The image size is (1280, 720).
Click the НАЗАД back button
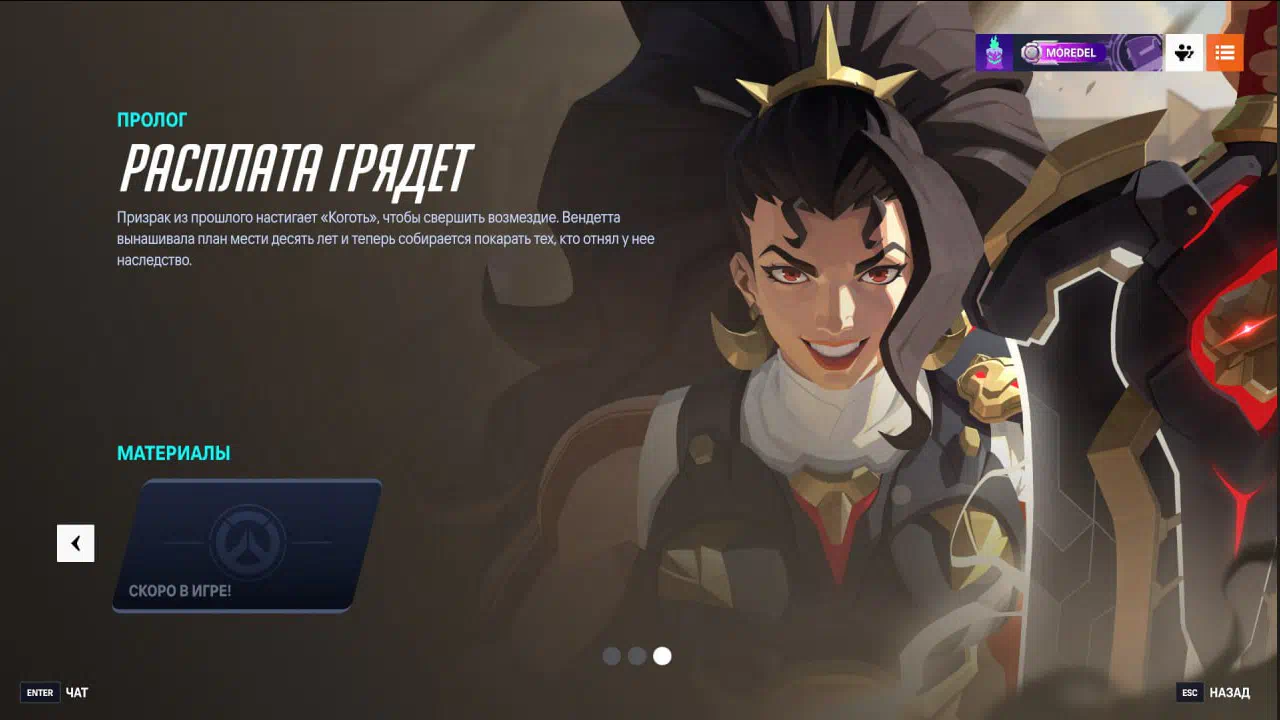(x=1214, y=692)
